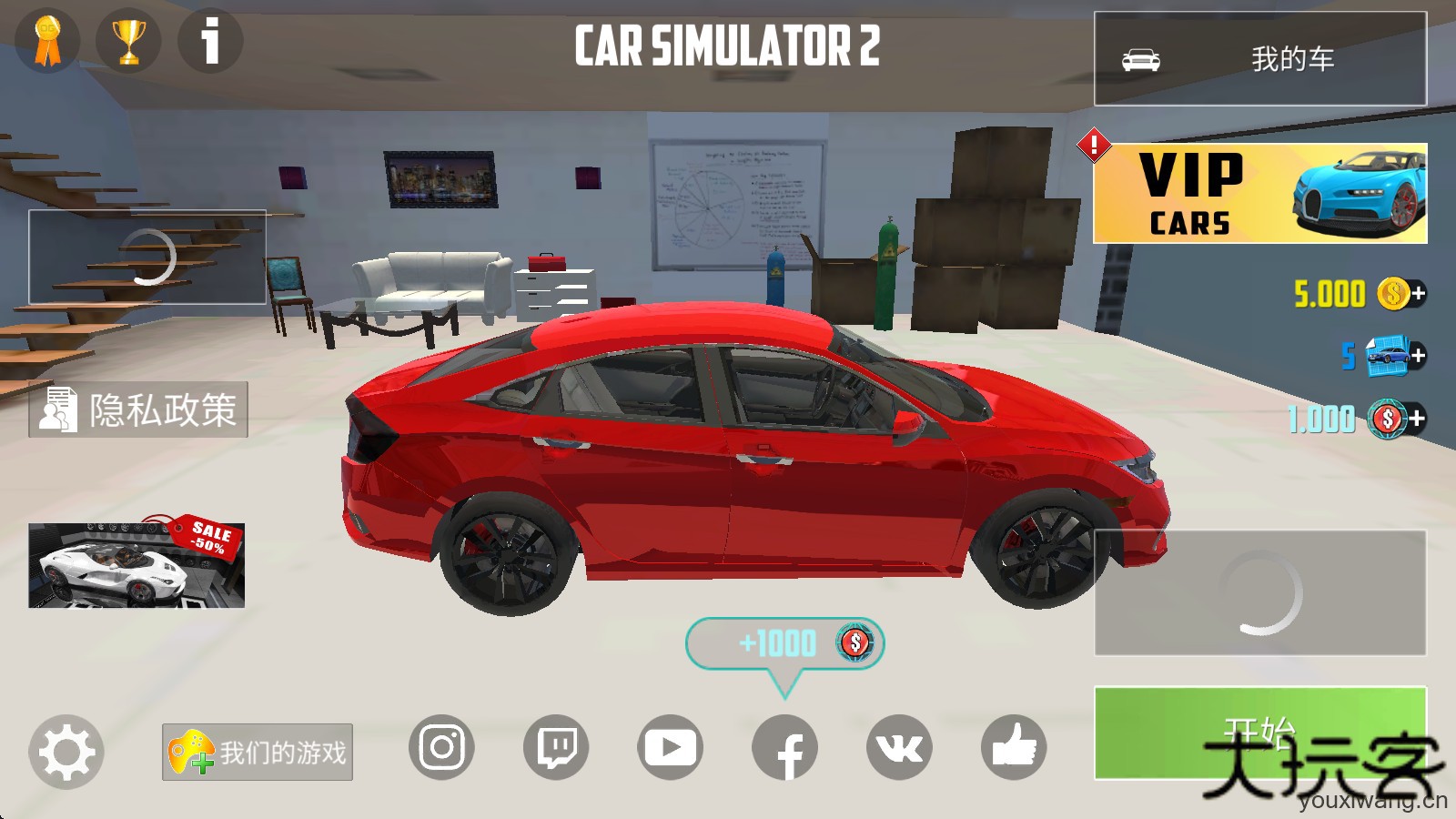
Task: Click the thumbs-up like button
Action: pos(1014,748)
